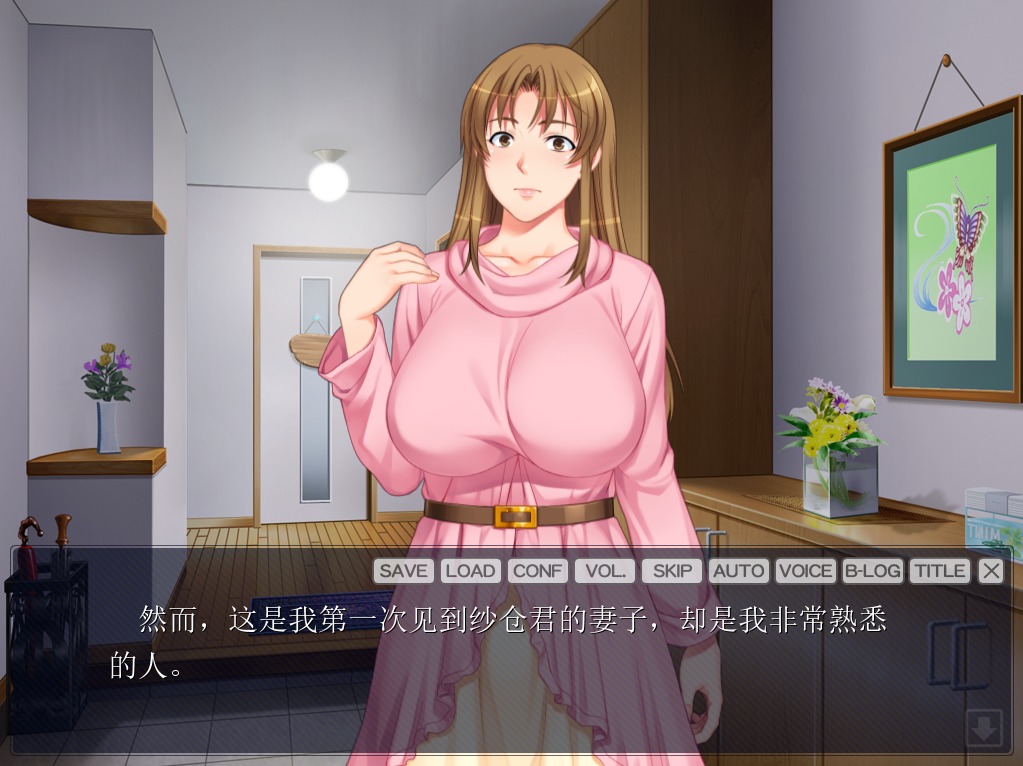The width and height of the screenshot is (1023, 766).
Task: Activate SKIP to fast-forward text
Action: [x=672, y=571]
